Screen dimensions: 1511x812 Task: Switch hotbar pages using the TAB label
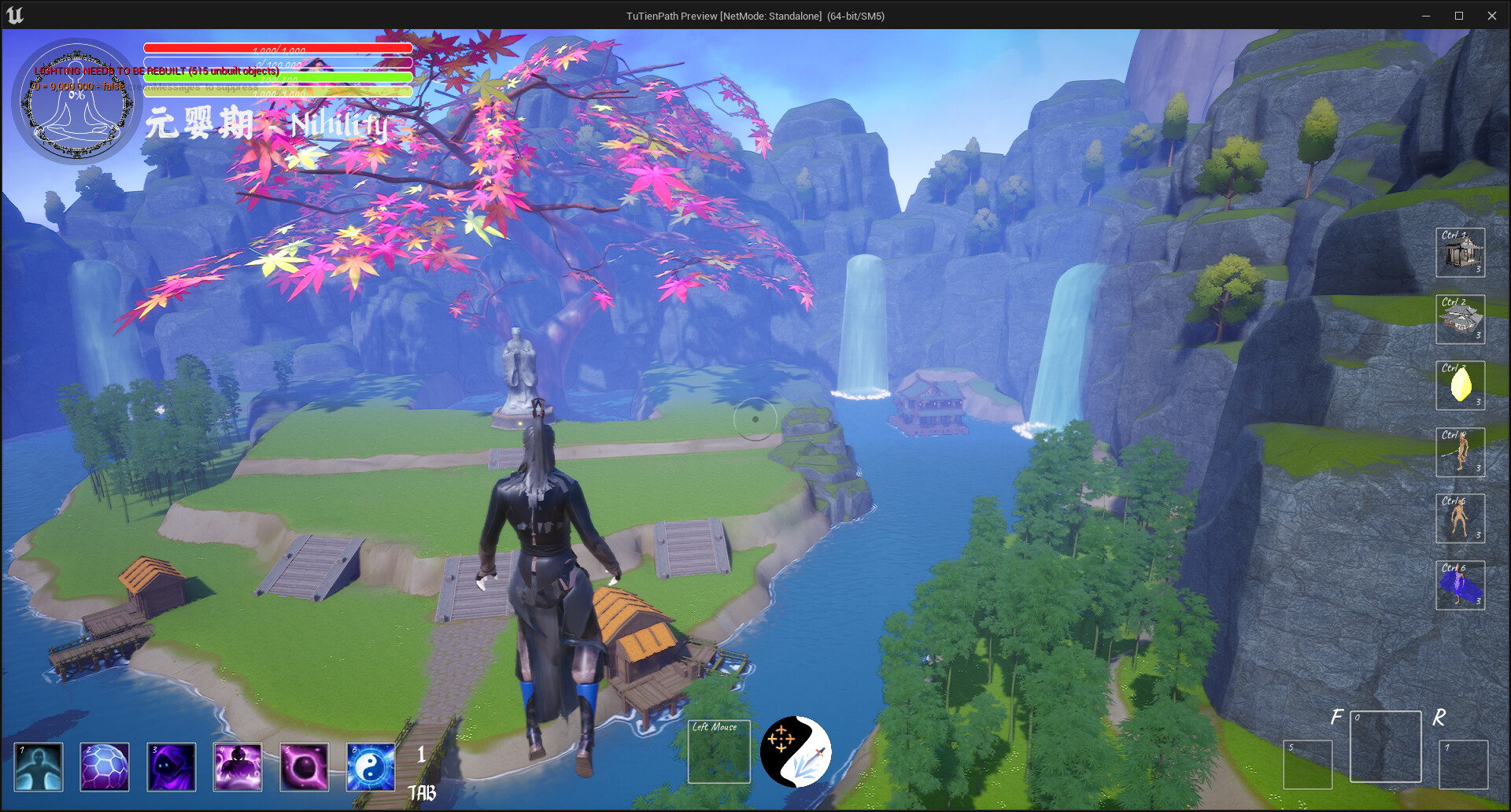click(x=423, y=793)
